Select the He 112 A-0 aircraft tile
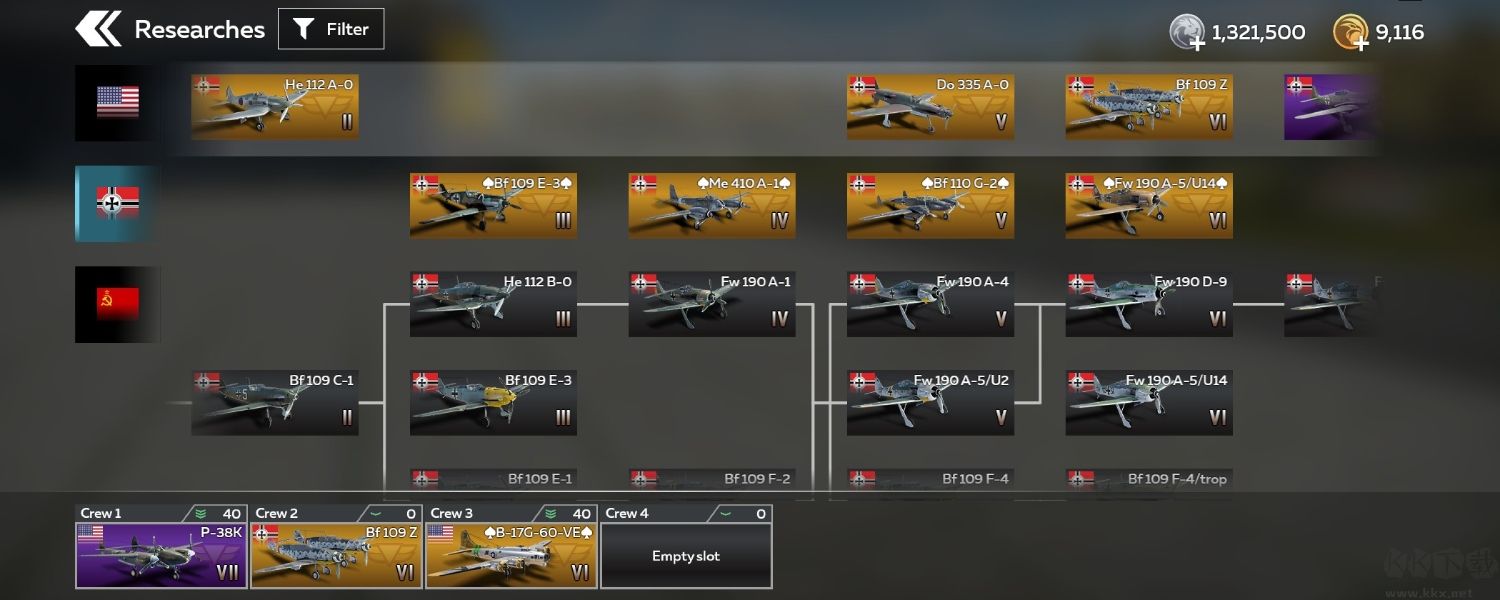Viewport: 1500px width, 600px height. [x=275, y=106]
